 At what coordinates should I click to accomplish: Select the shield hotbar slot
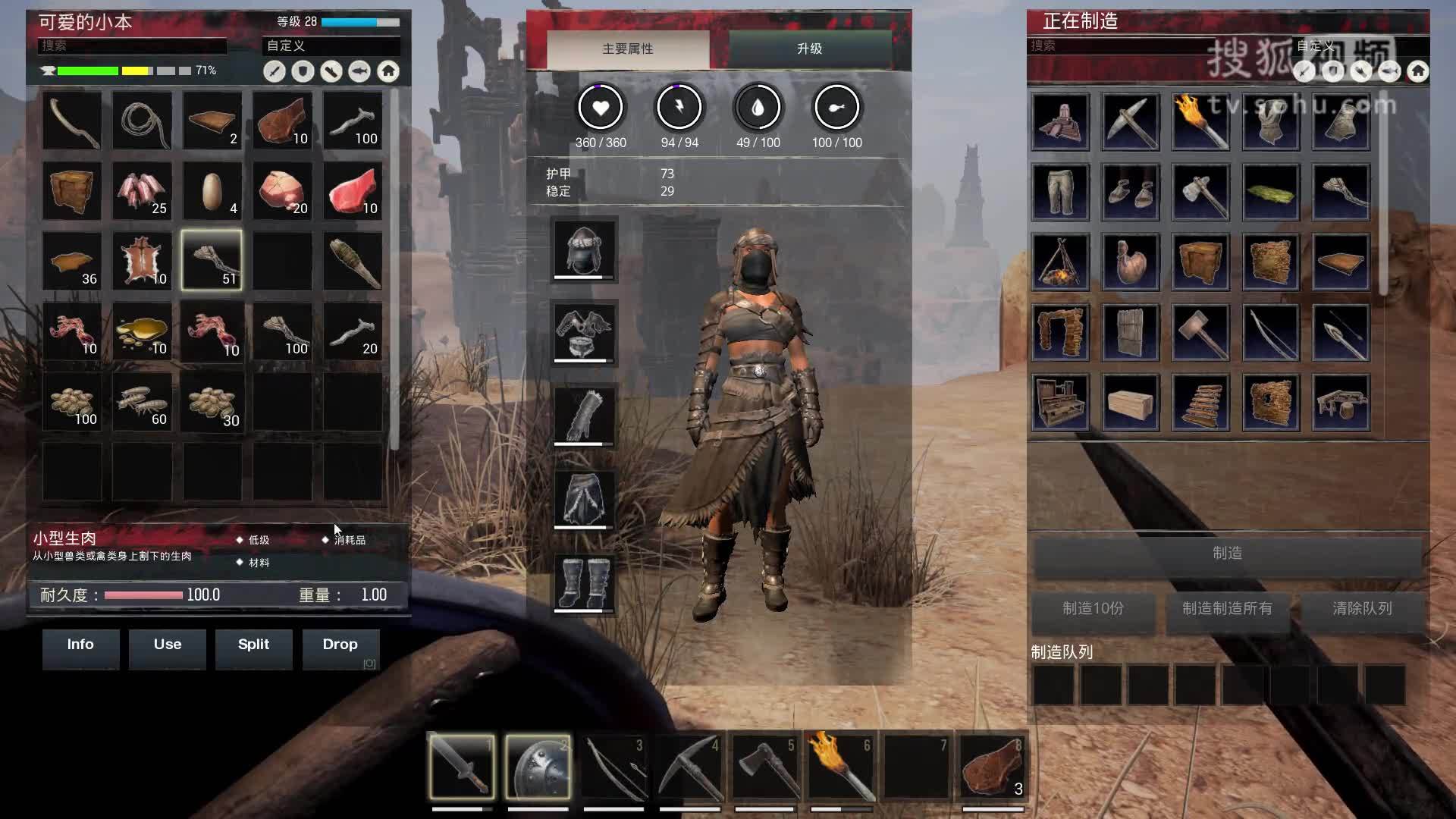(538, 767)
